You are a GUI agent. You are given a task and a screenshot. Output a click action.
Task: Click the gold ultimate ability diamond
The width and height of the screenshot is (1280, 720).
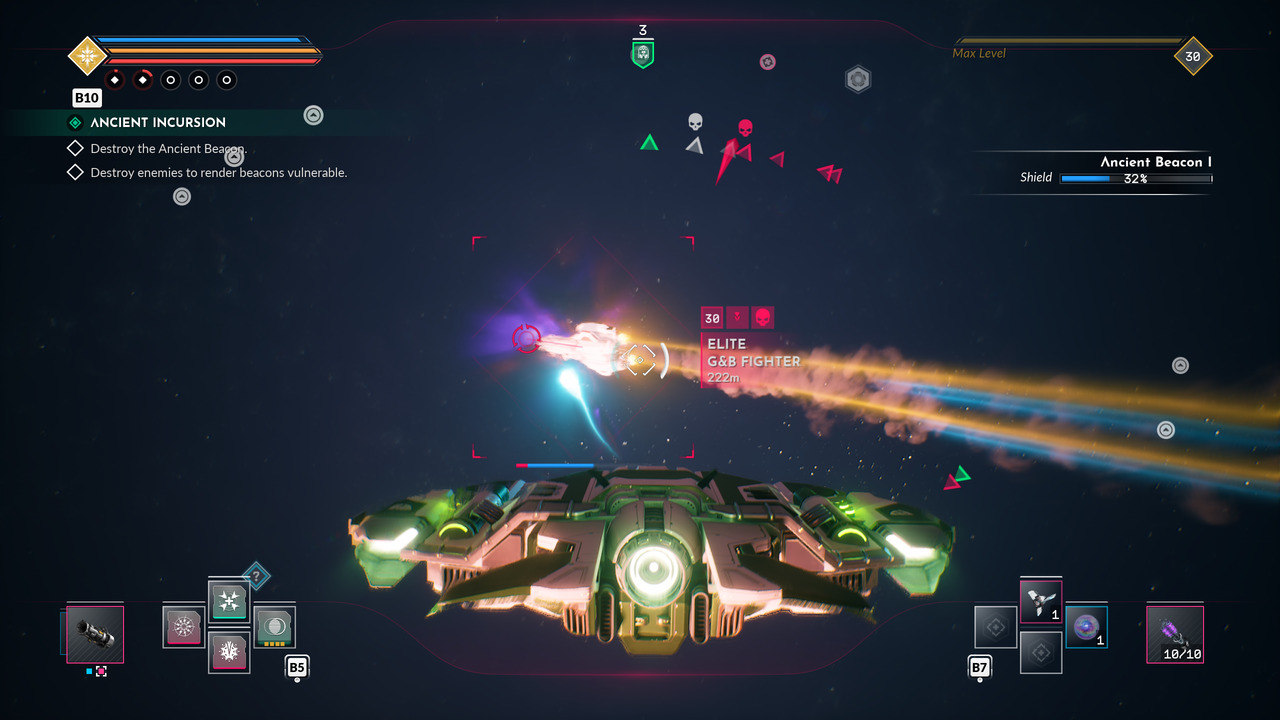(88, 55)
